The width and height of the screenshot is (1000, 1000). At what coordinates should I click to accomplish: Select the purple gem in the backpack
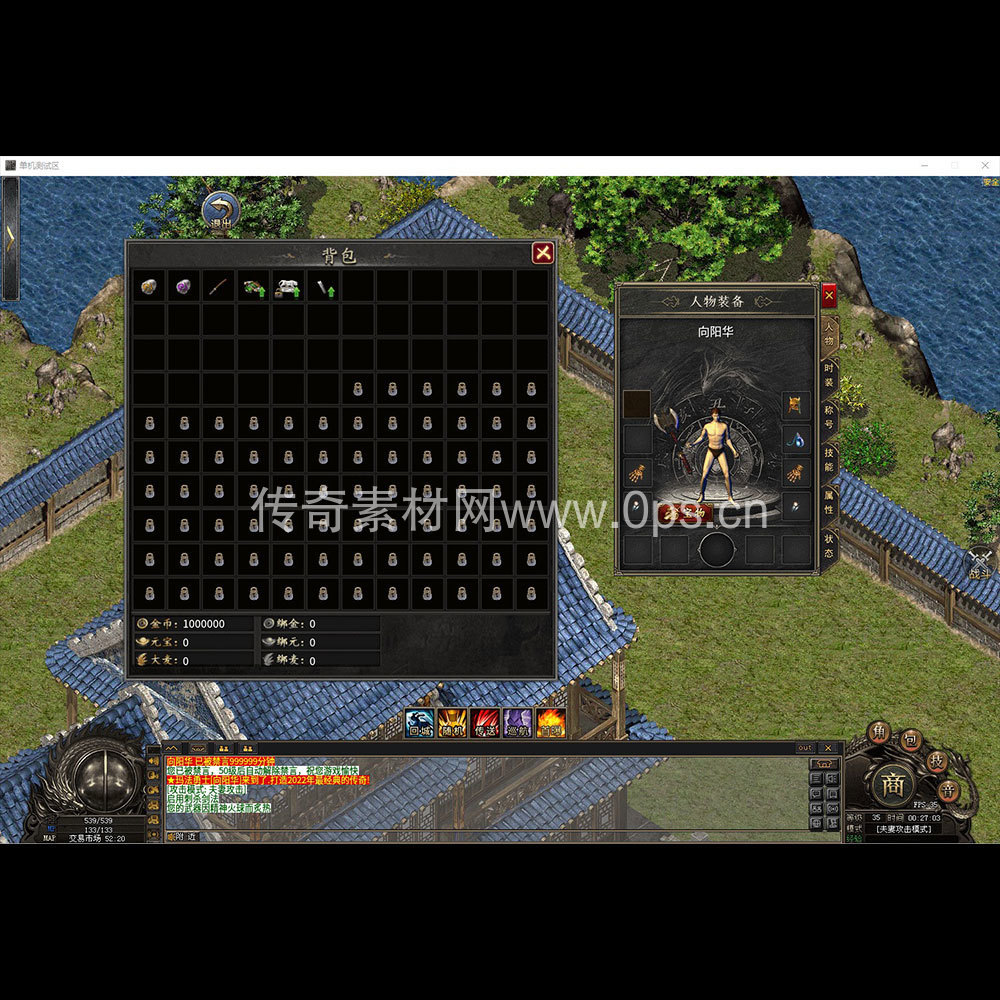pyautogui.click(x=184, y=287)
